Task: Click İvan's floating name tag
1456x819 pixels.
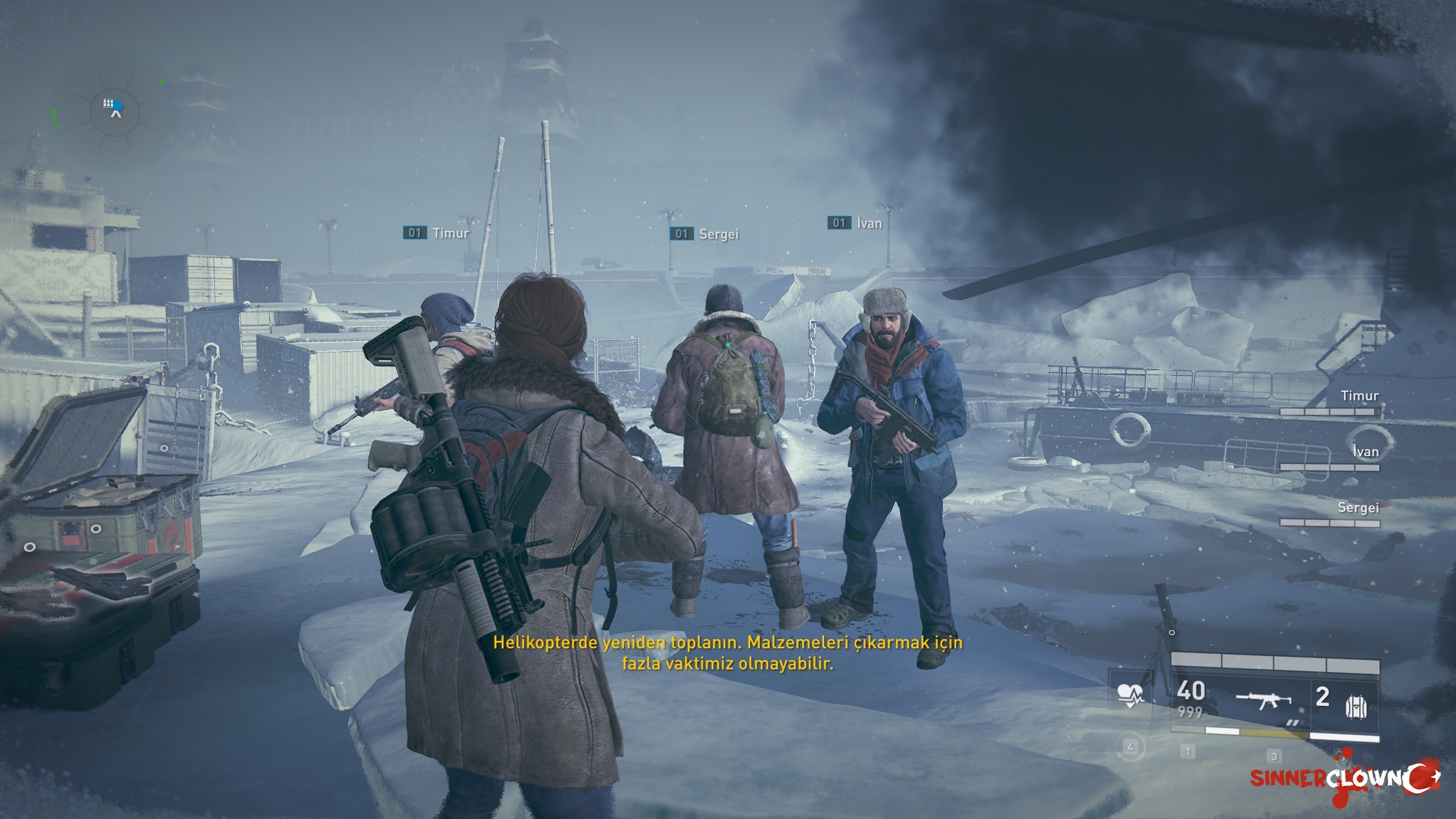Action: pos(855,223)
